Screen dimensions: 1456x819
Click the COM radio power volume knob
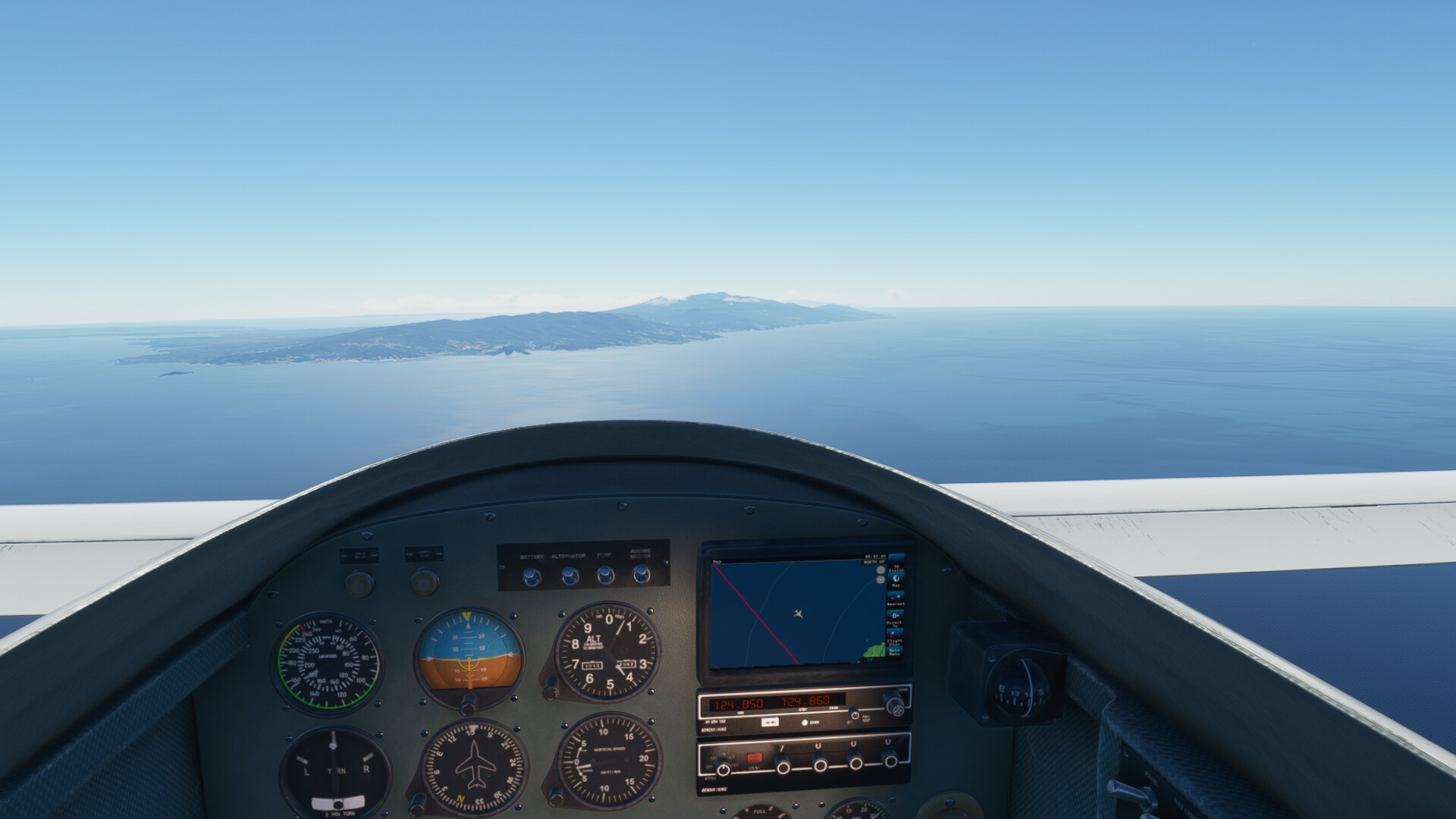point(855,714)
